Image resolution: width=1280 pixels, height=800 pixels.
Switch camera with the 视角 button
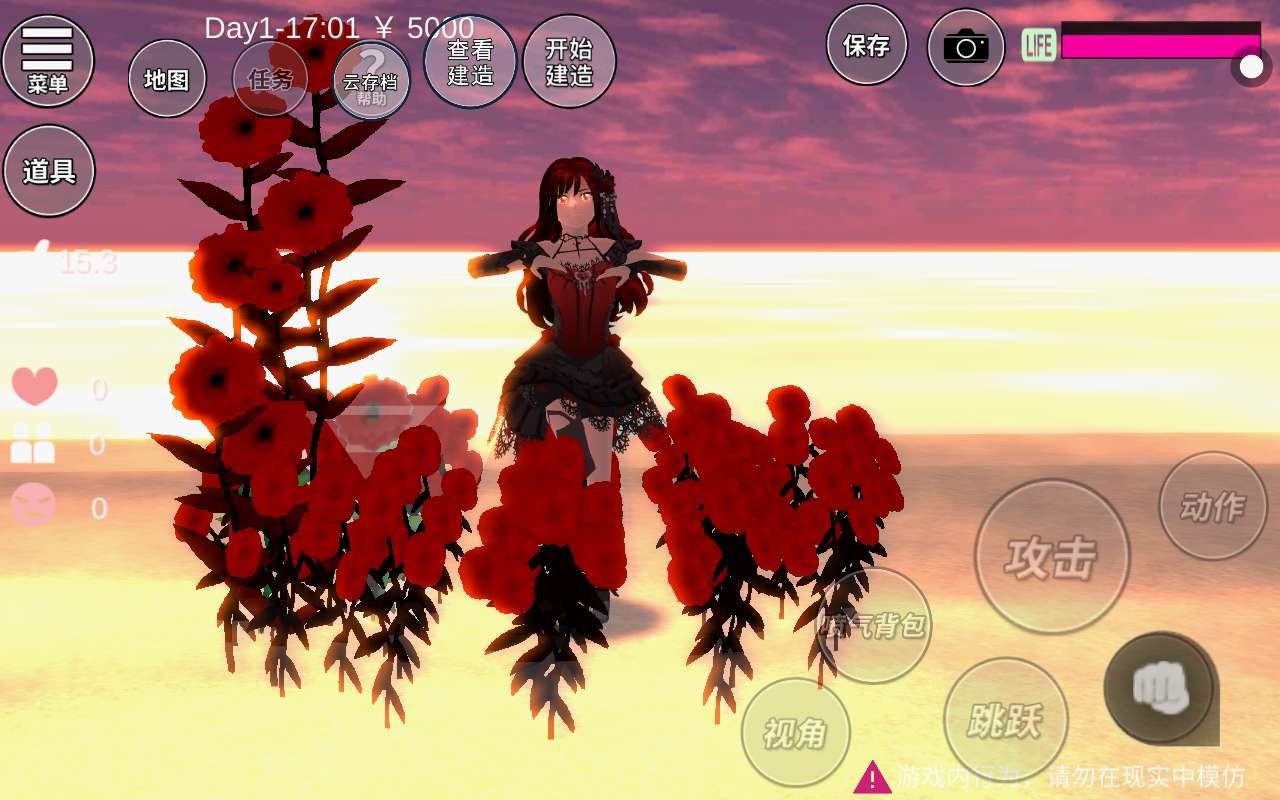[795, 733]
